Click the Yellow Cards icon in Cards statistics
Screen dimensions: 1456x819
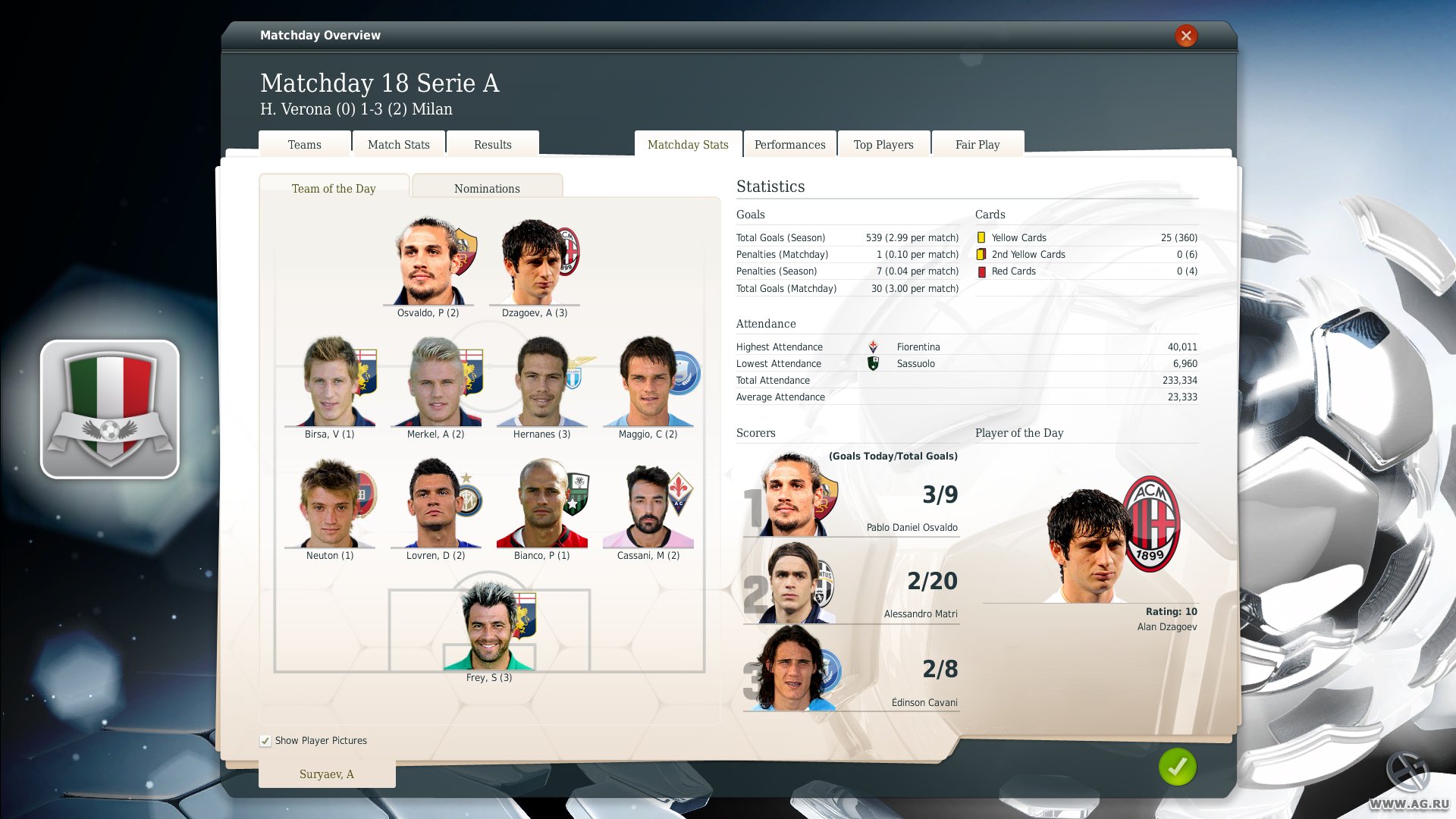[982, 237]
